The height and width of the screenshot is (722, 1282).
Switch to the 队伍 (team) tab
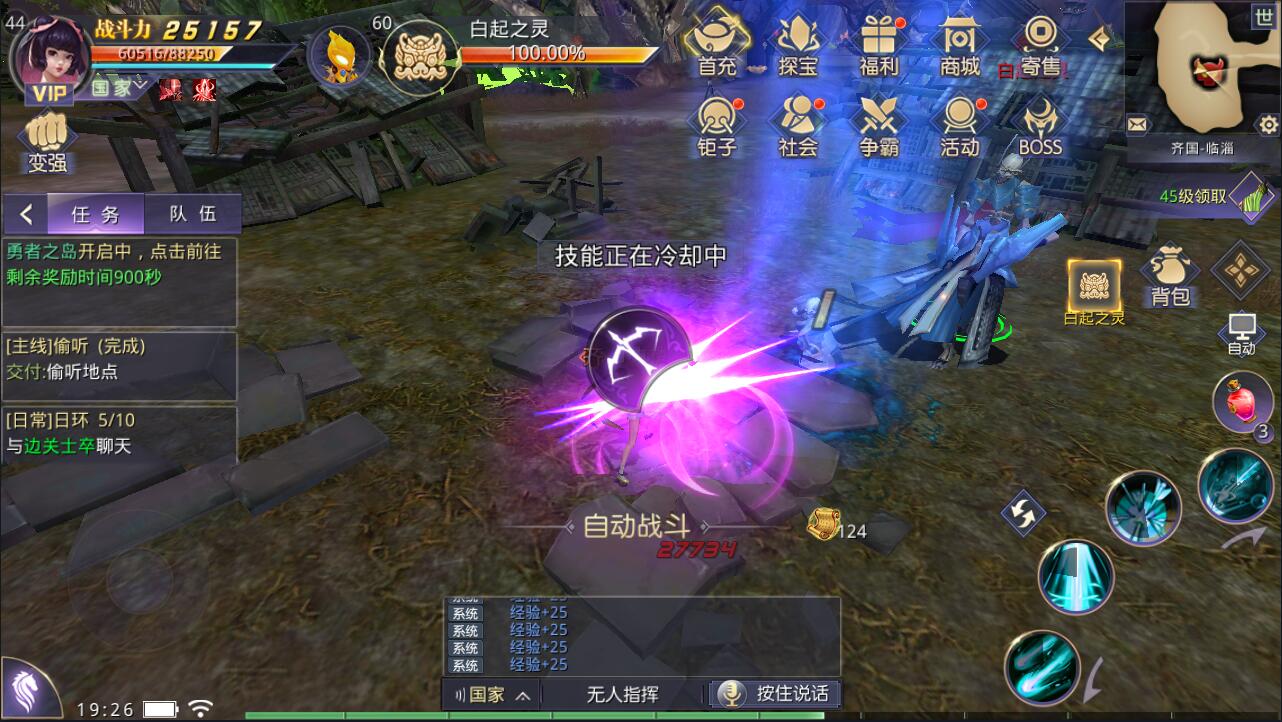pos(193,212)
